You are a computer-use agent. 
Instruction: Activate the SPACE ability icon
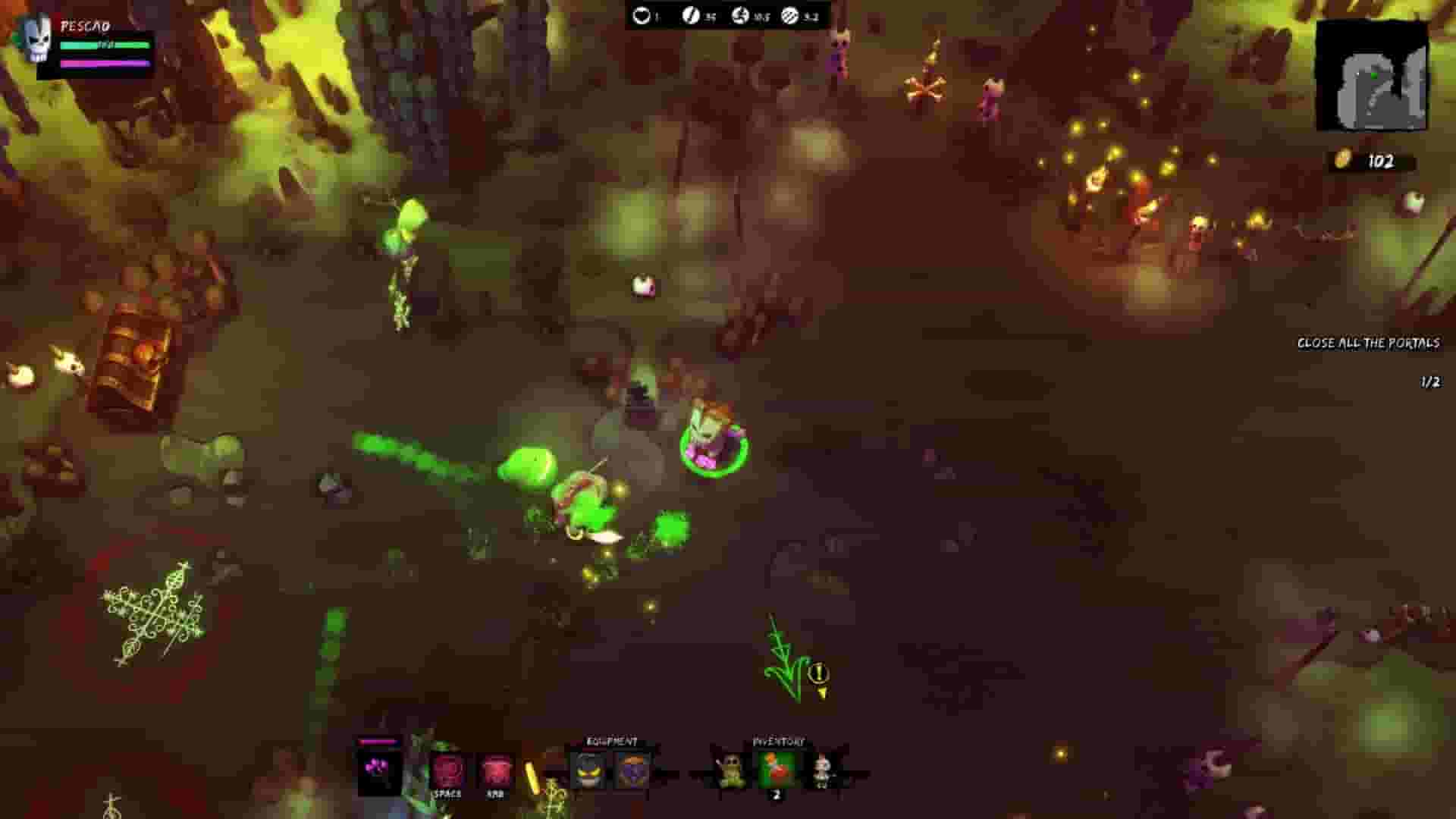click(448, 768)
